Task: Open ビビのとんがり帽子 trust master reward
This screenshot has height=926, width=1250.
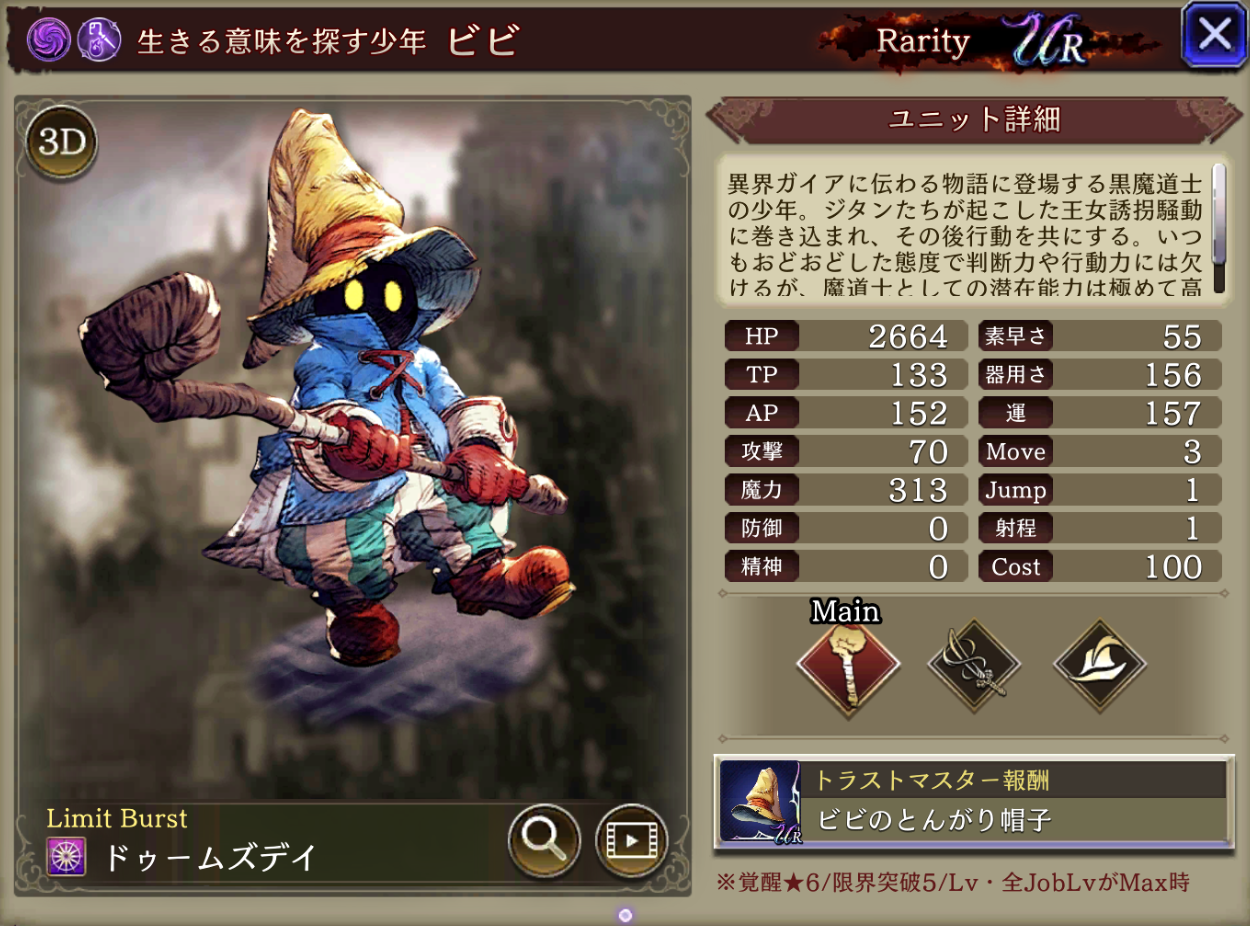Action: click(x=973, y=802)
